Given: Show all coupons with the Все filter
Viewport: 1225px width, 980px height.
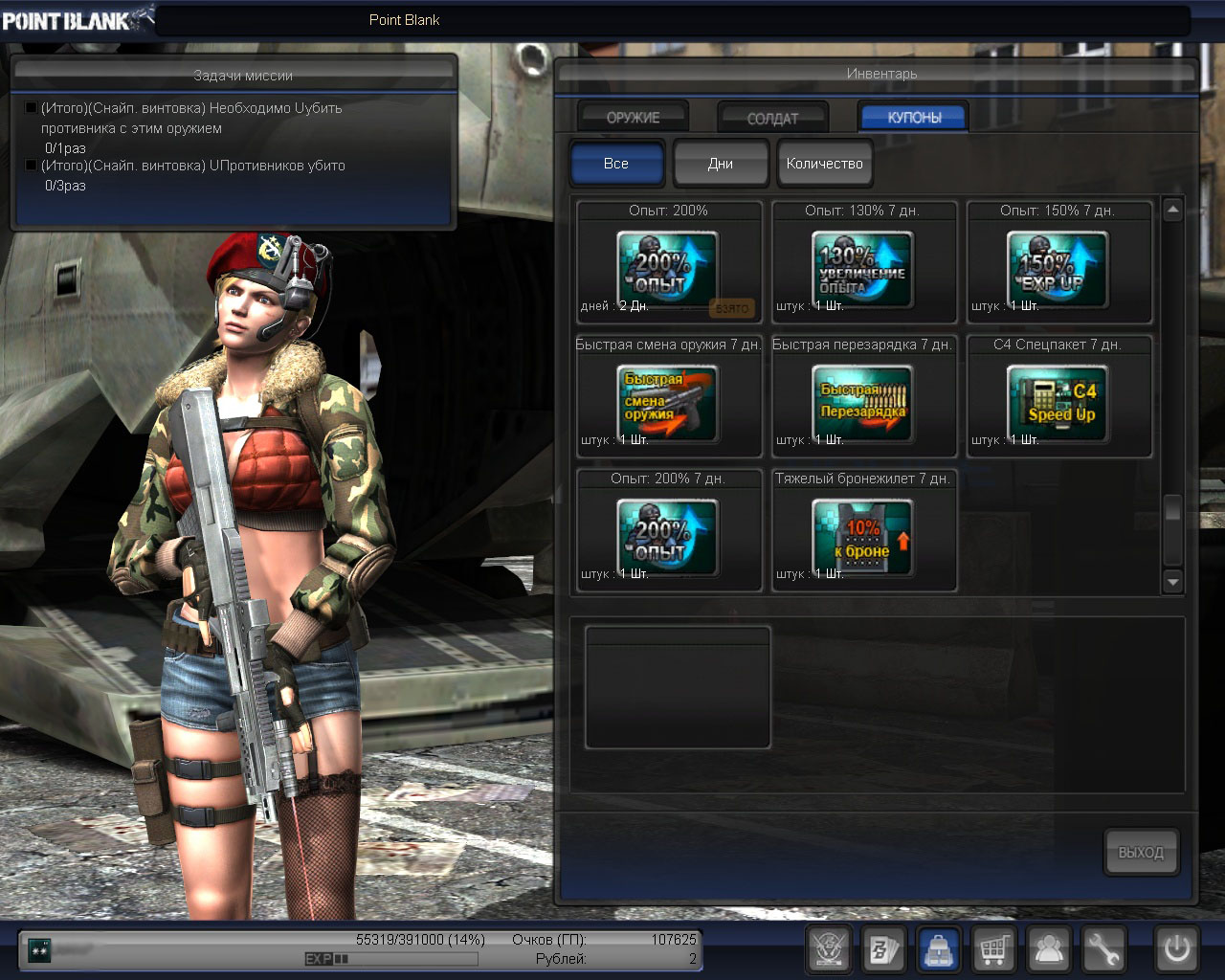Looking at the screenshot, I should [x=616, y=164].
